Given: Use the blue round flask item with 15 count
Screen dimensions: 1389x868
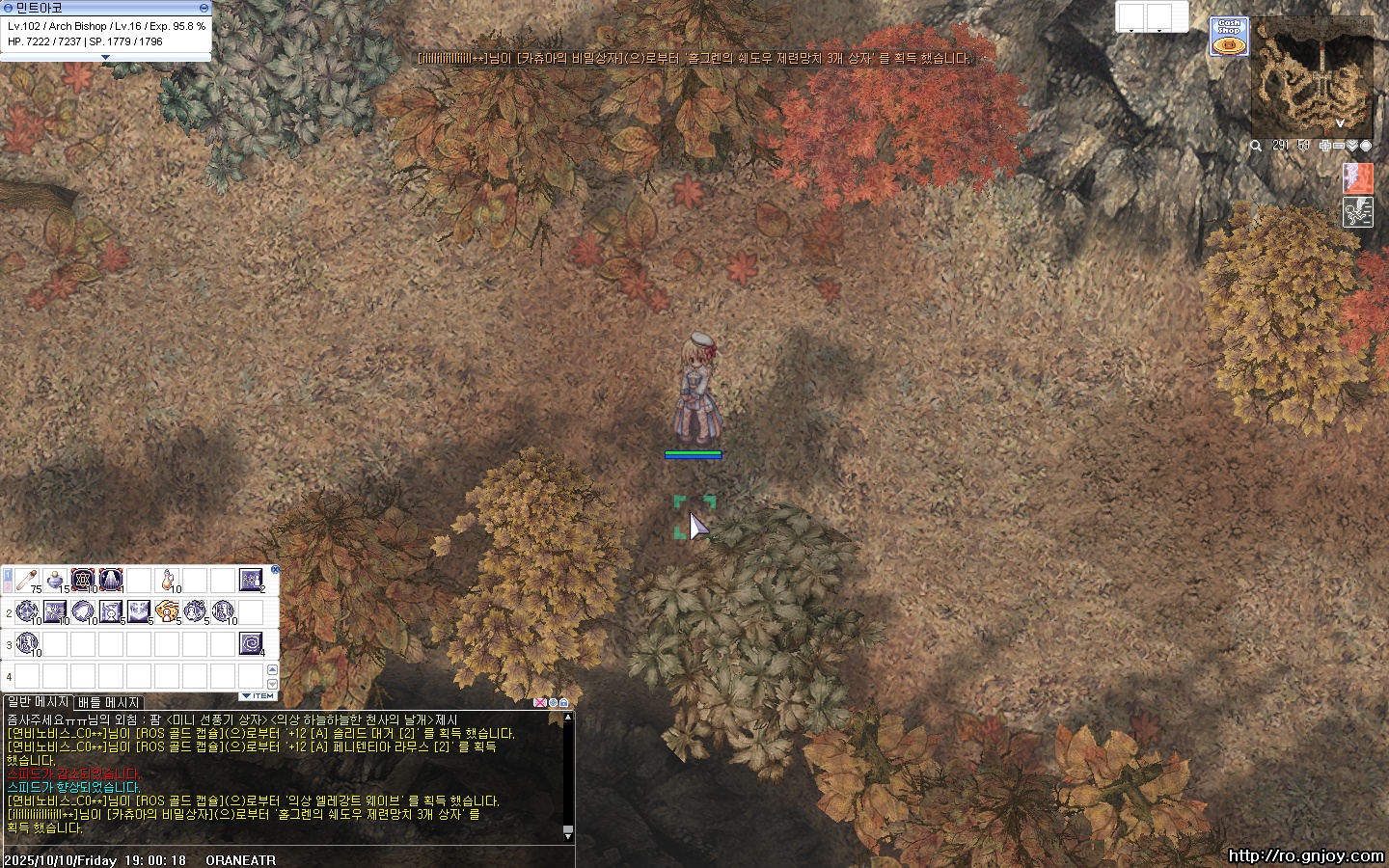Looking at the screenshot, I should pos(55,580).
